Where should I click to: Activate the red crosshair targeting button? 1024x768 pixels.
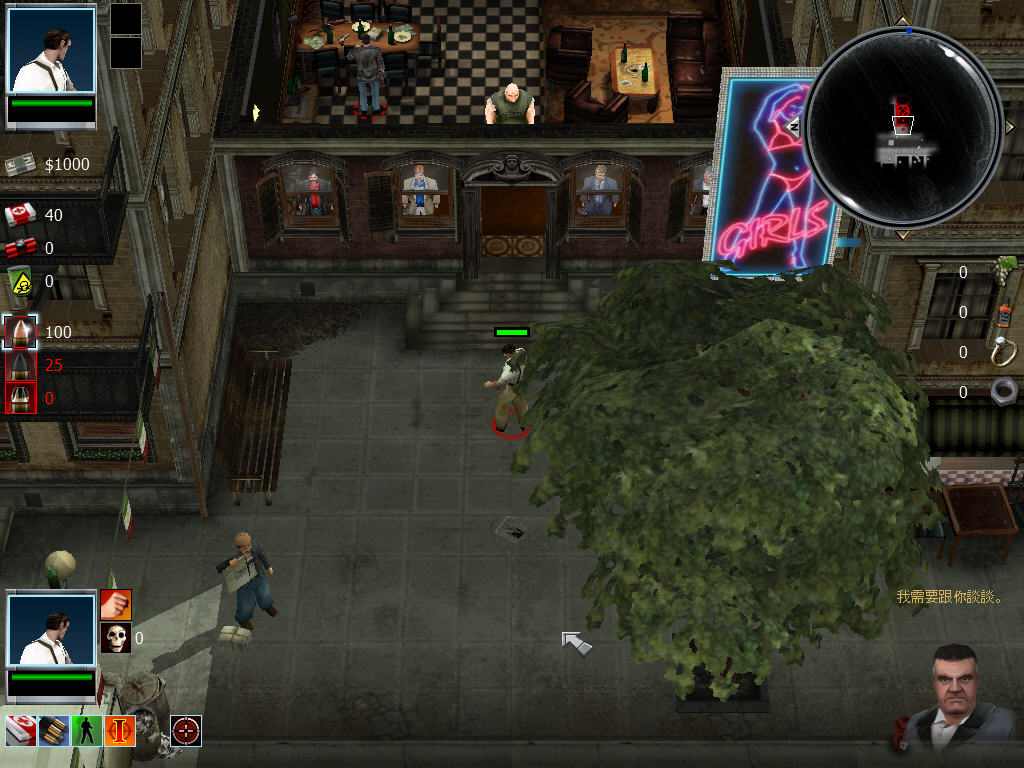coord(186,731)
